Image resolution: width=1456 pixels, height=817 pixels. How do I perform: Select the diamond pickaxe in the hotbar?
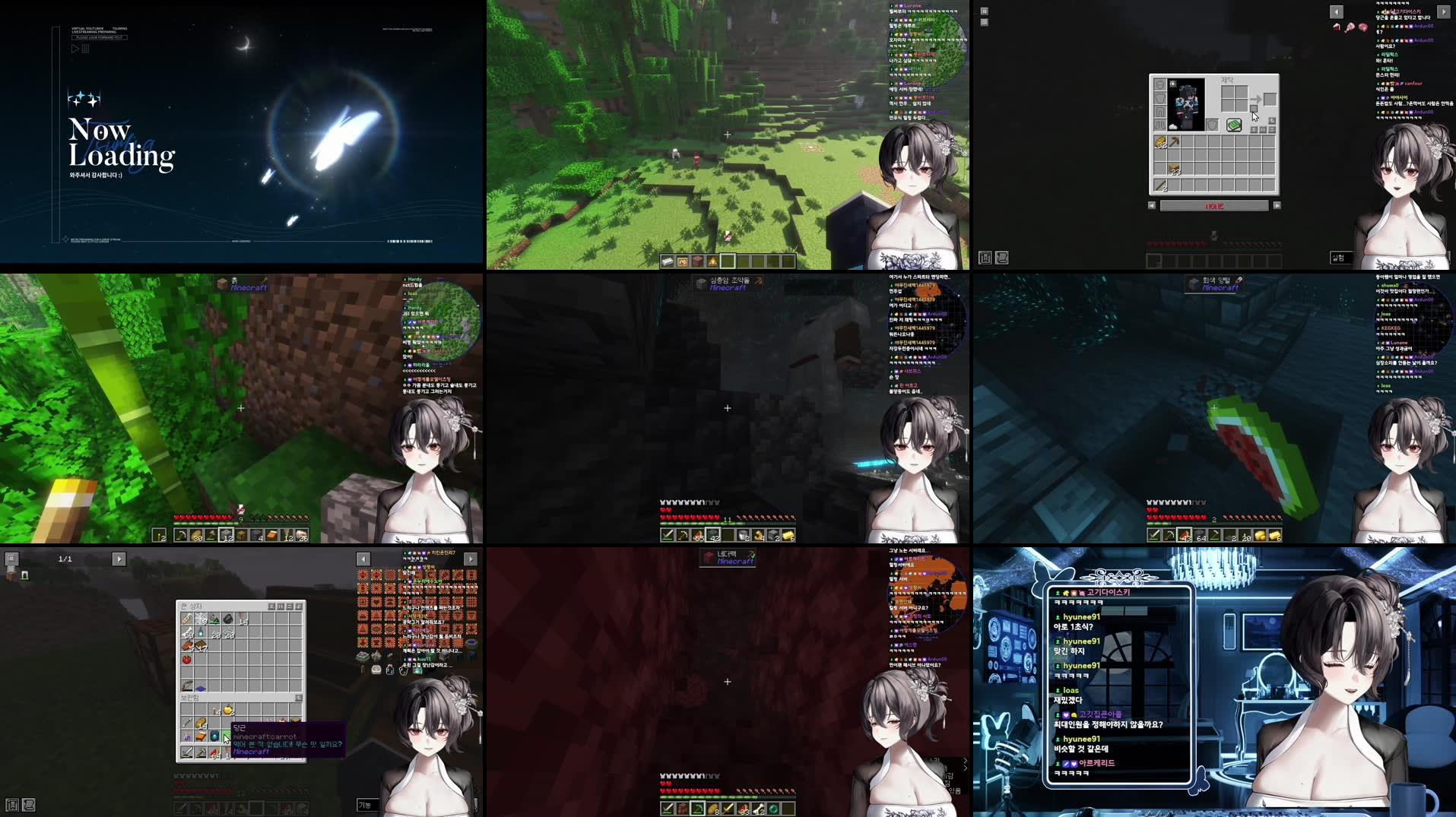point(697,808)
